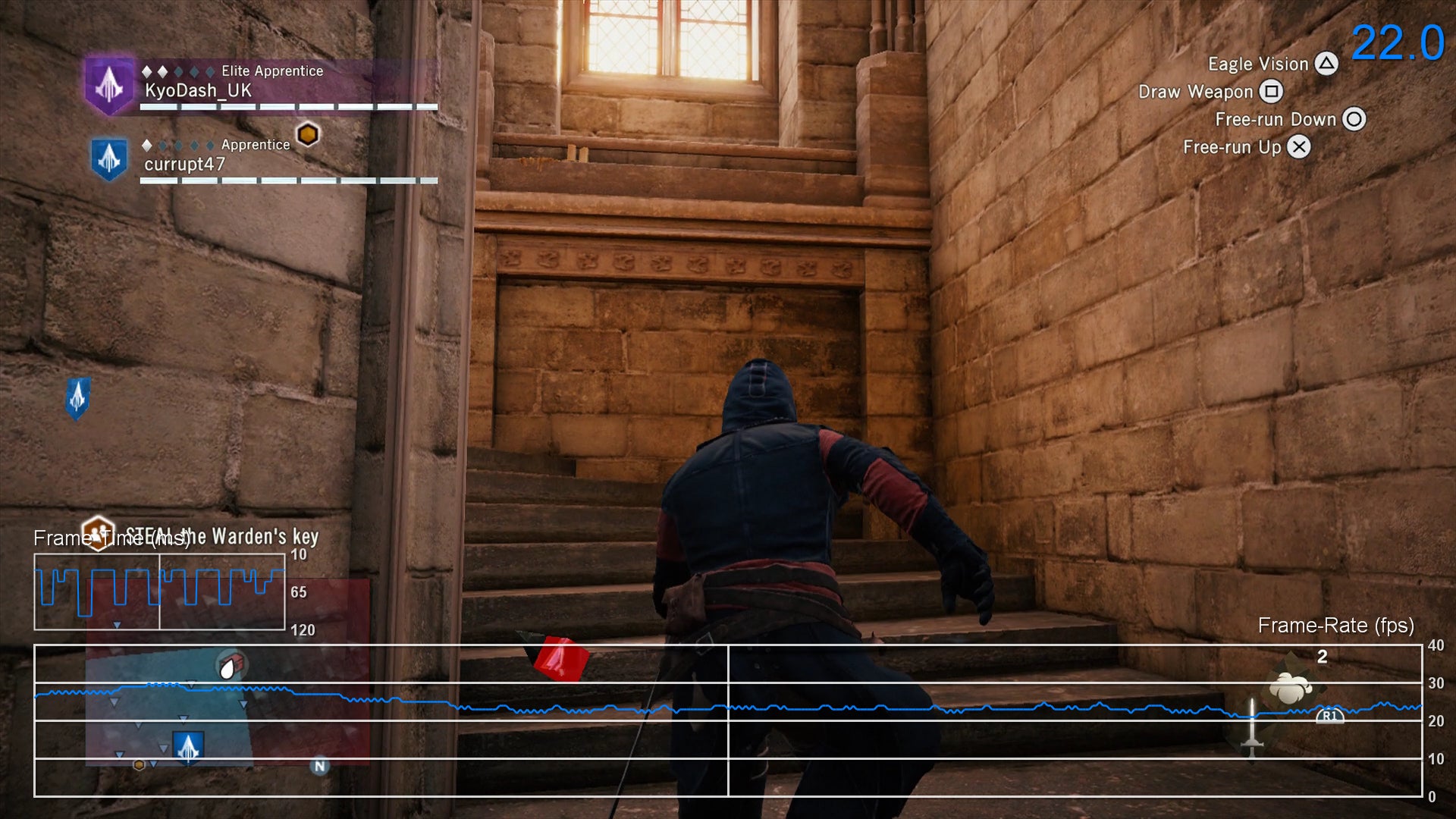The height and width of the screenshot is (819, 1456).
Task: Switch to the Frame-Rate (fps) panel label
Action: [1335, 626]
